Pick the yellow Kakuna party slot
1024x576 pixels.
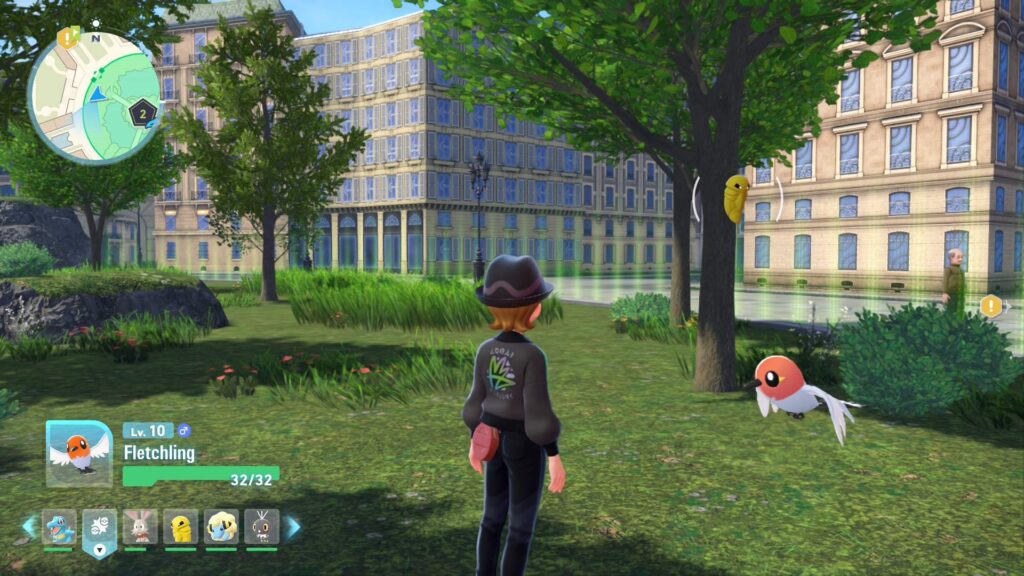181,527
